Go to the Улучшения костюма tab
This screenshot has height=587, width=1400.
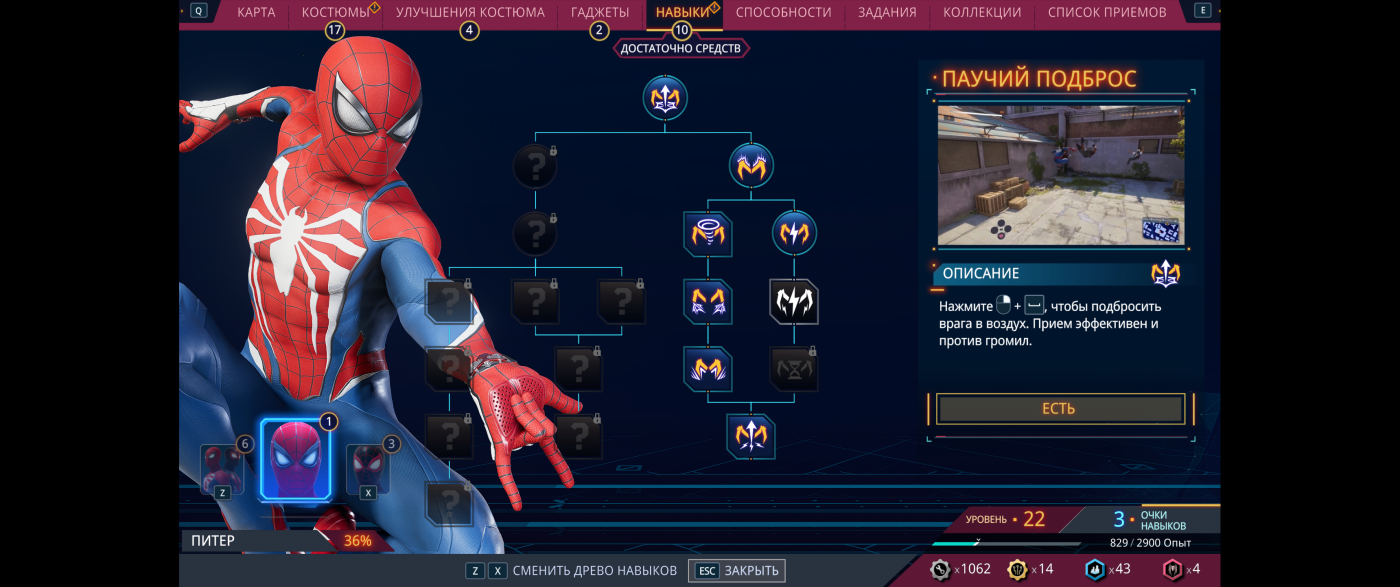tap(470, 12)
